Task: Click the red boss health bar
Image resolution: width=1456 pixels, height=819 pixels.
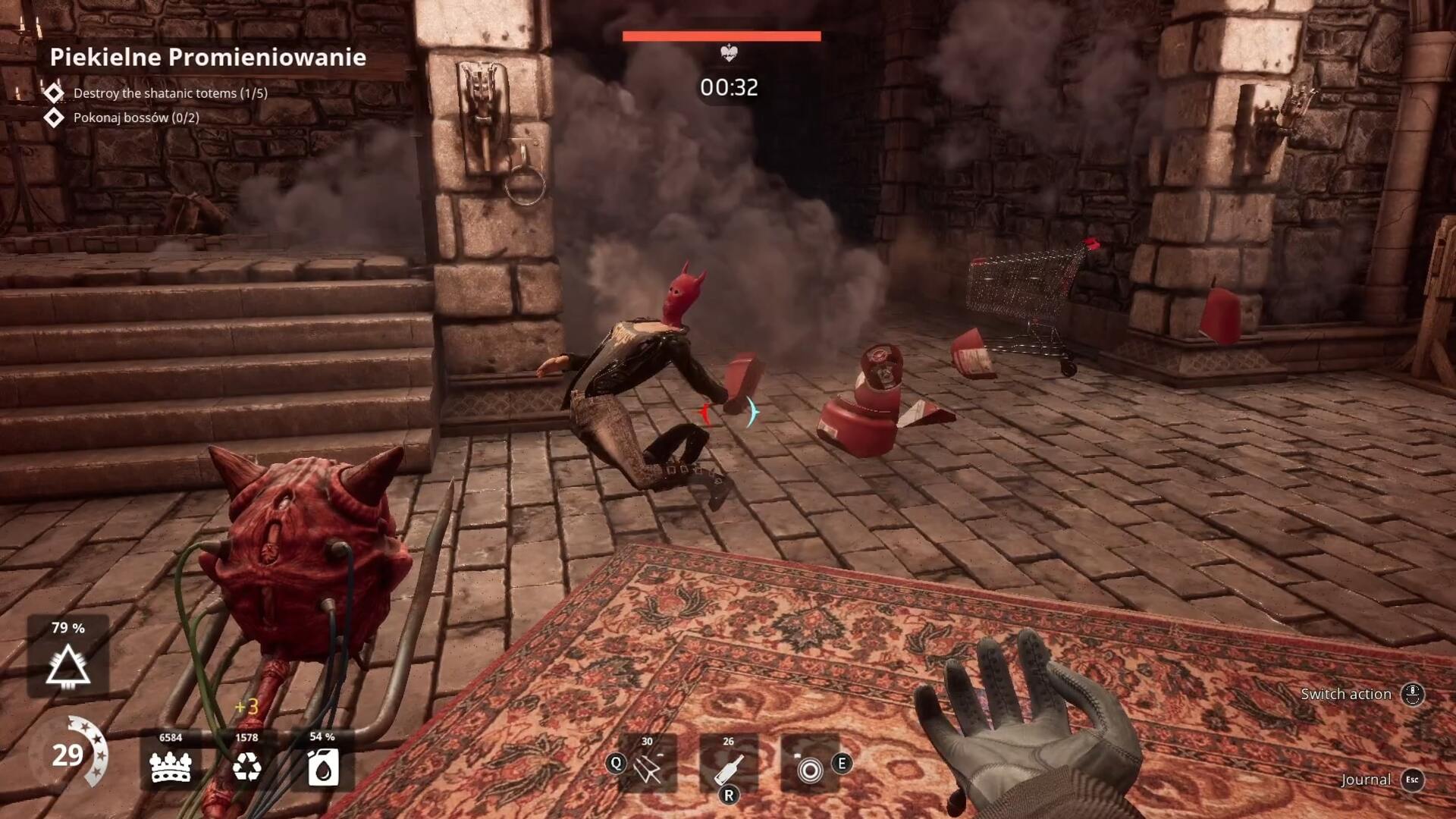Action: pos(720,34)
